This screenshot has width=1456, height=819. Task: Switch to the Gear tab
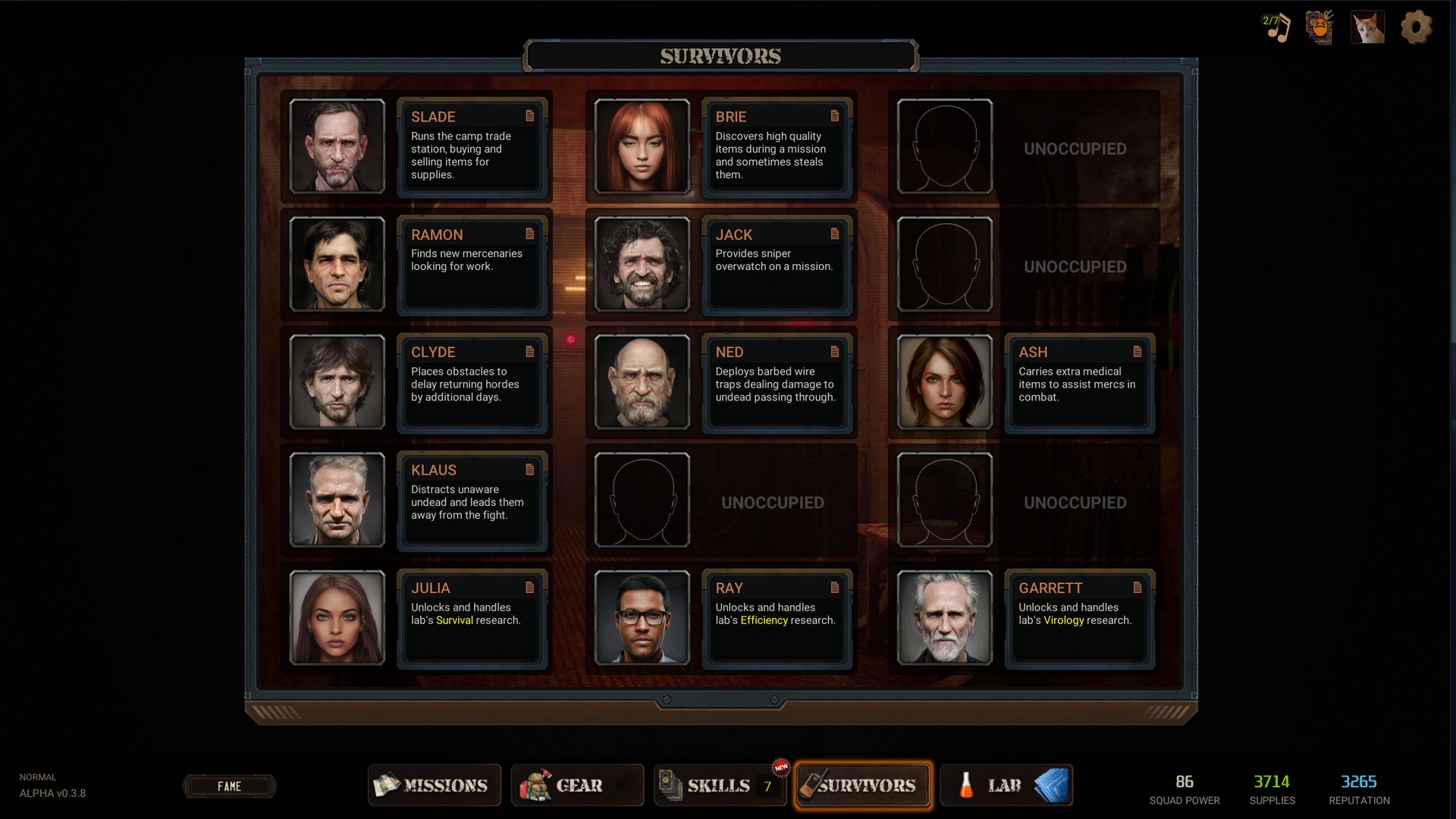point(577,785)
